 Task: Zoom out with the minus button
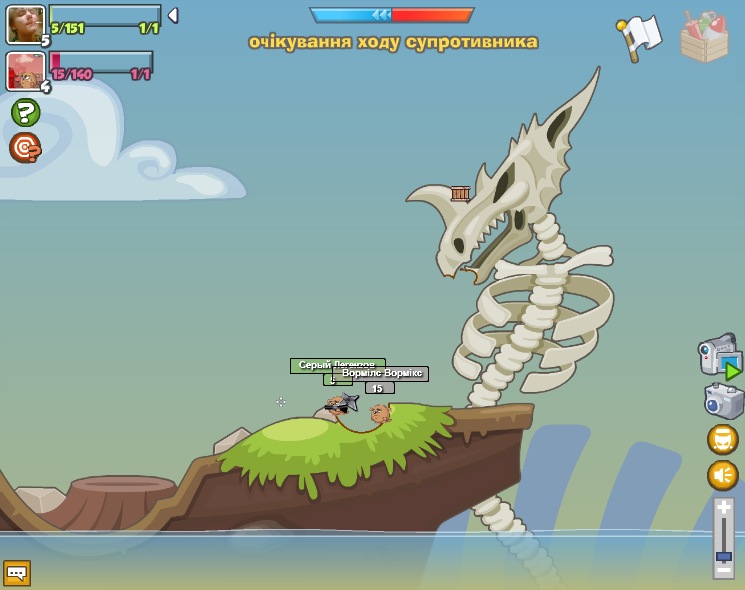click(724, 571)
